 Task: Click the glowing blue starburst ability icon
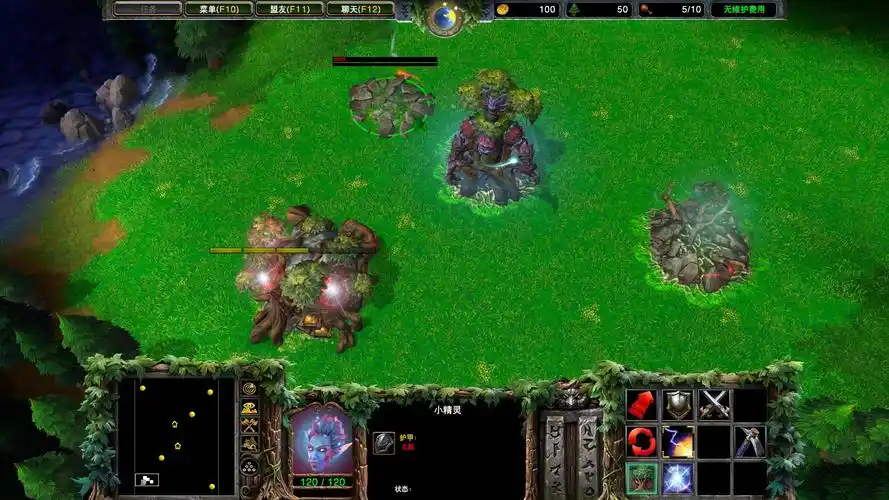[x=678, y=477]
